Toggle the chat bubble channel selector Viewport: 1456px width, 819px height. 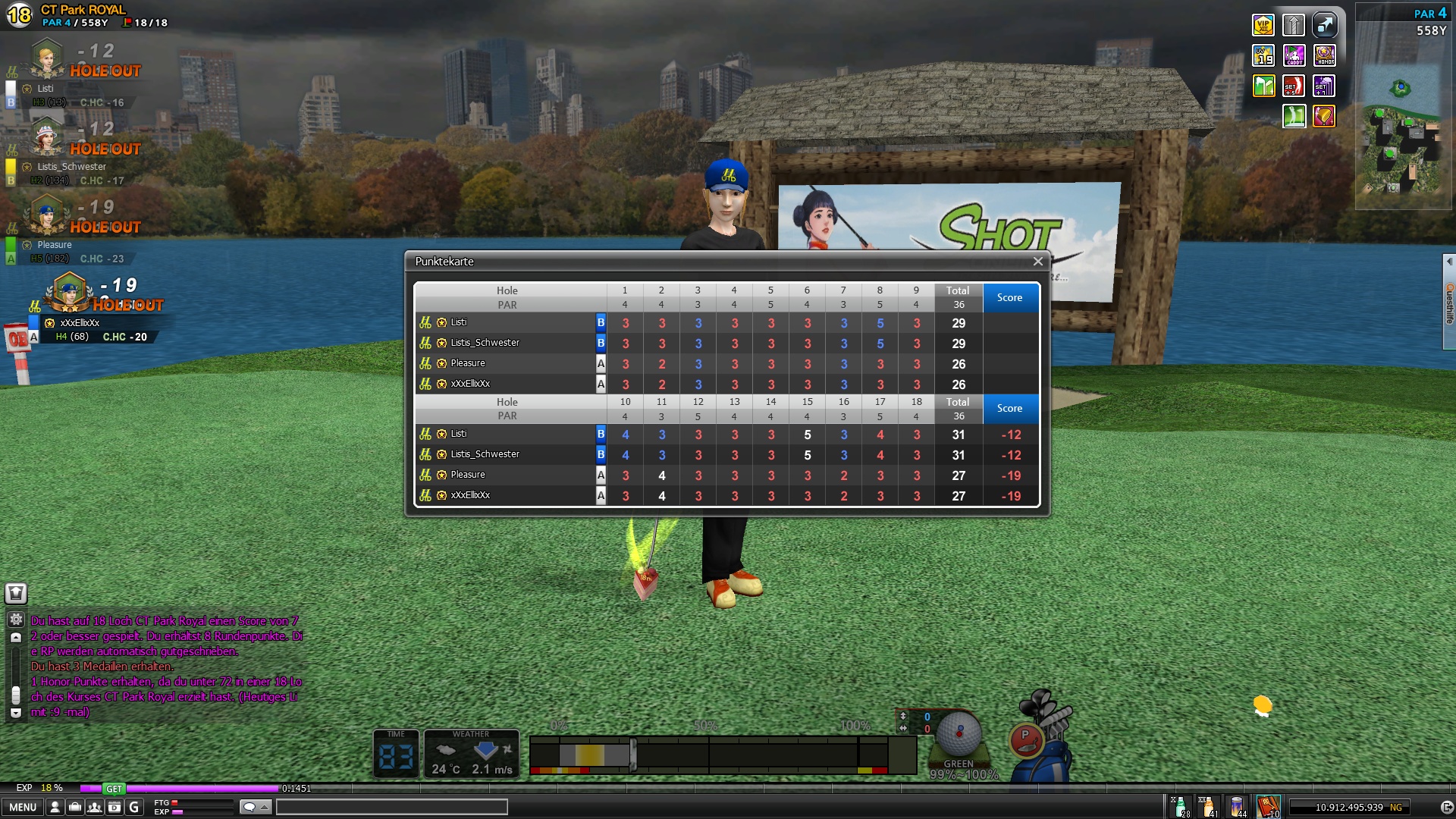pyautogui.click(x=256, y=807)
